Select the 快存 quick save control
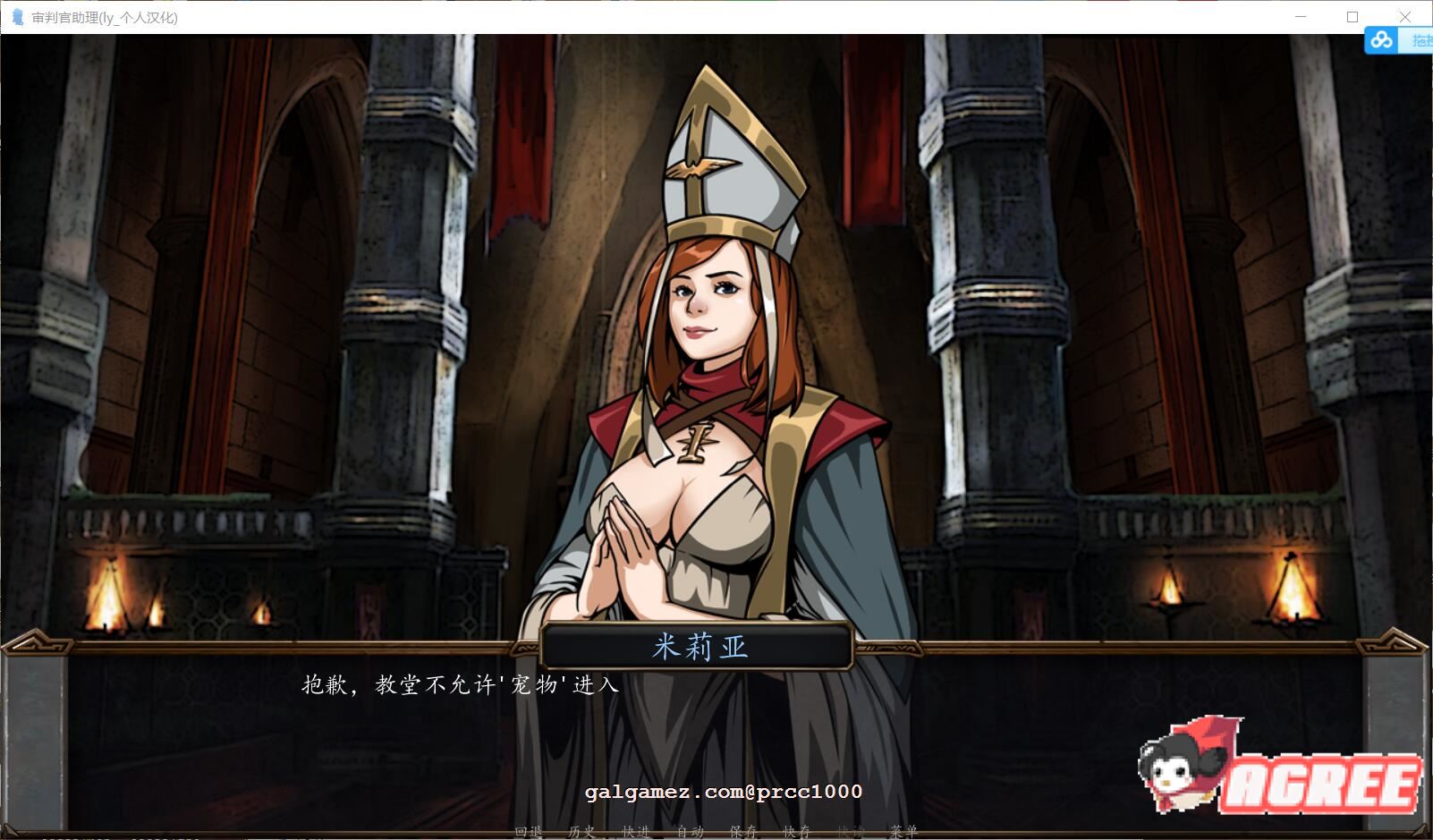1433x840 pixels. point(796,831)
